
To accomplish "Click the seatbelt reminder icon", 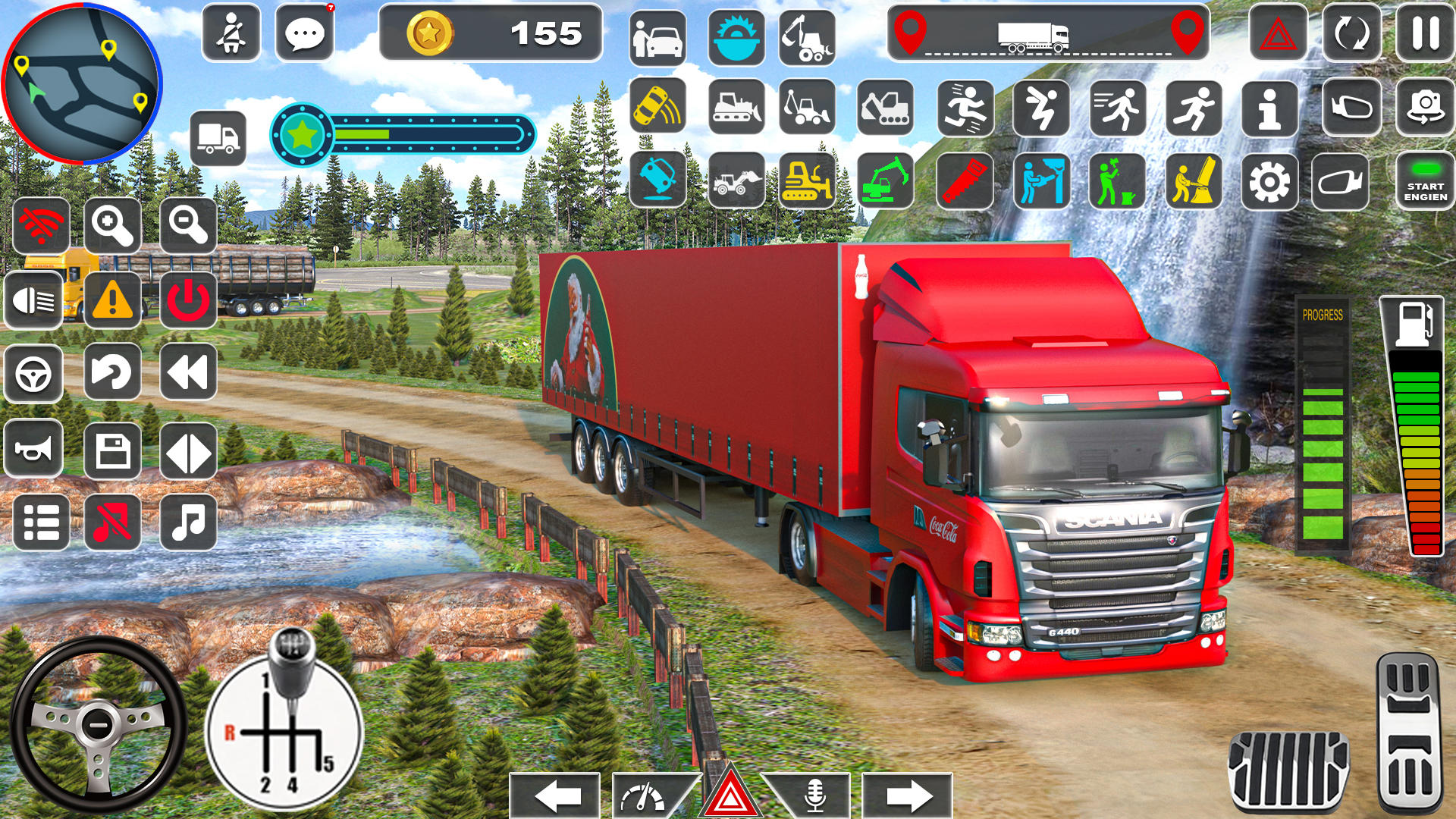I will pyautogui.click(x=233, y=33).
